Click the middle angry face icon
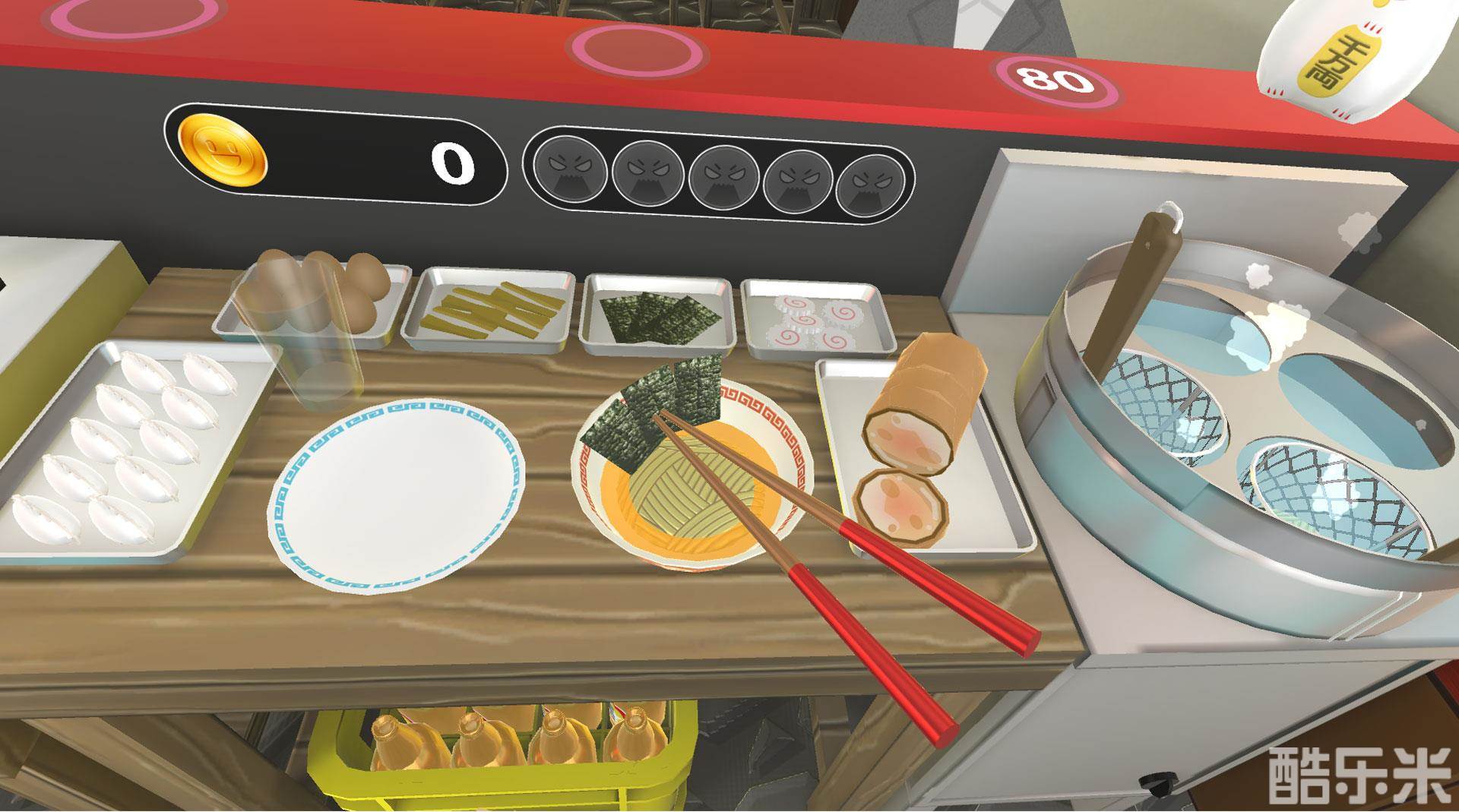Viewport: 1459px width, 812px height. pos(723,176)
